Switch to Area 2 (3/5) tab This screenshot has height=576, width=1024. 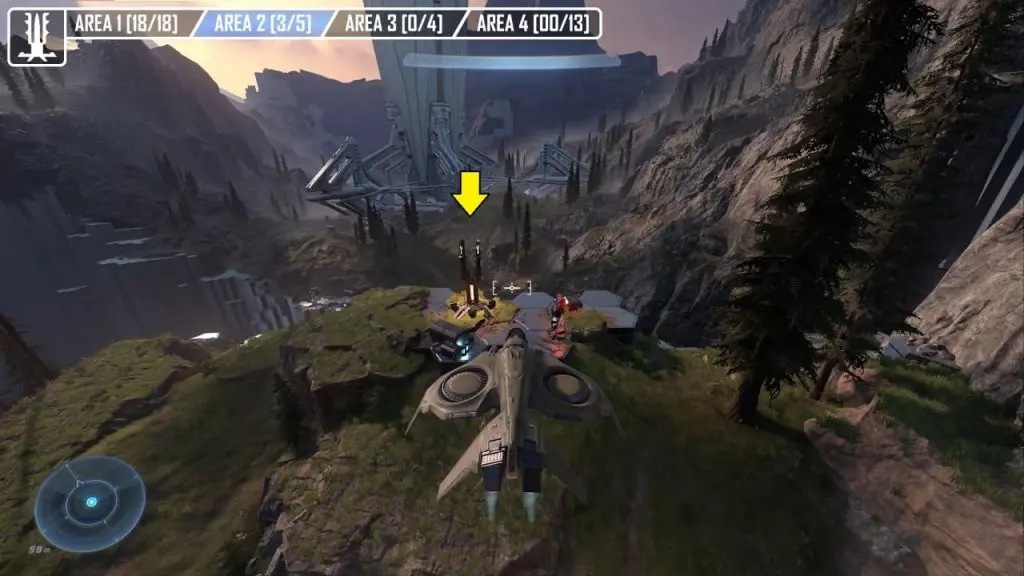click(258, 23)
